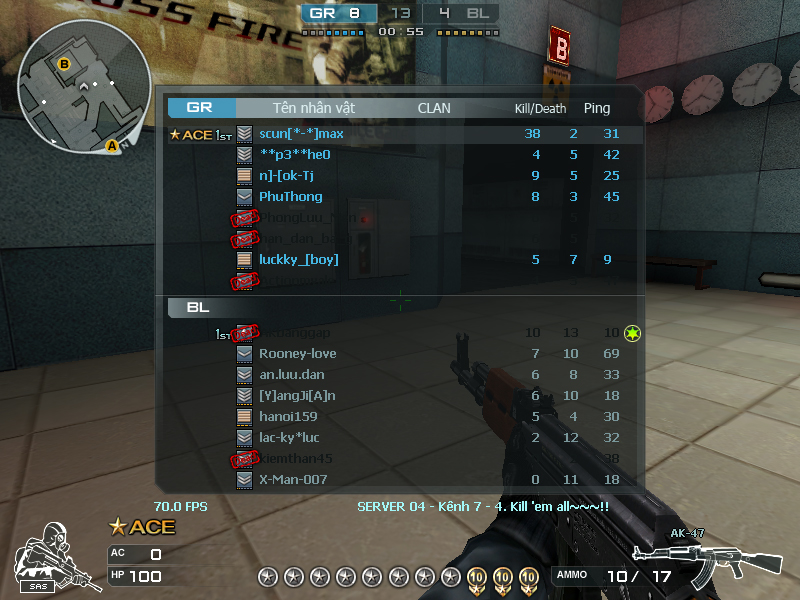Click the SAS character portrait
The width and height of the screenshot is (800, 600).
(46, 553)
